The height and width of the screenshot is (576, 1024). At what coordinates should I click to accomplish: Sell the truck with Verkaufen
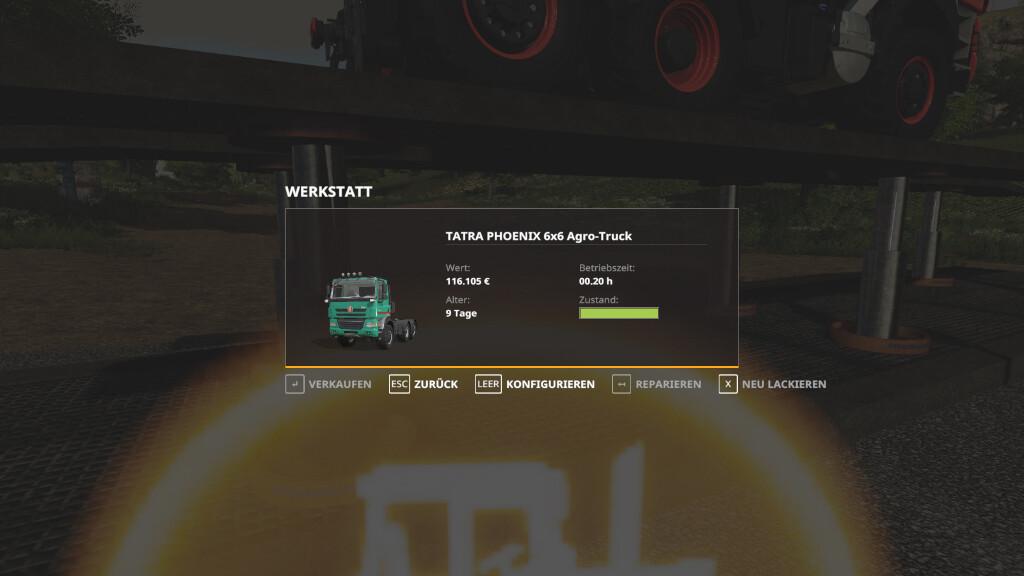329,384
